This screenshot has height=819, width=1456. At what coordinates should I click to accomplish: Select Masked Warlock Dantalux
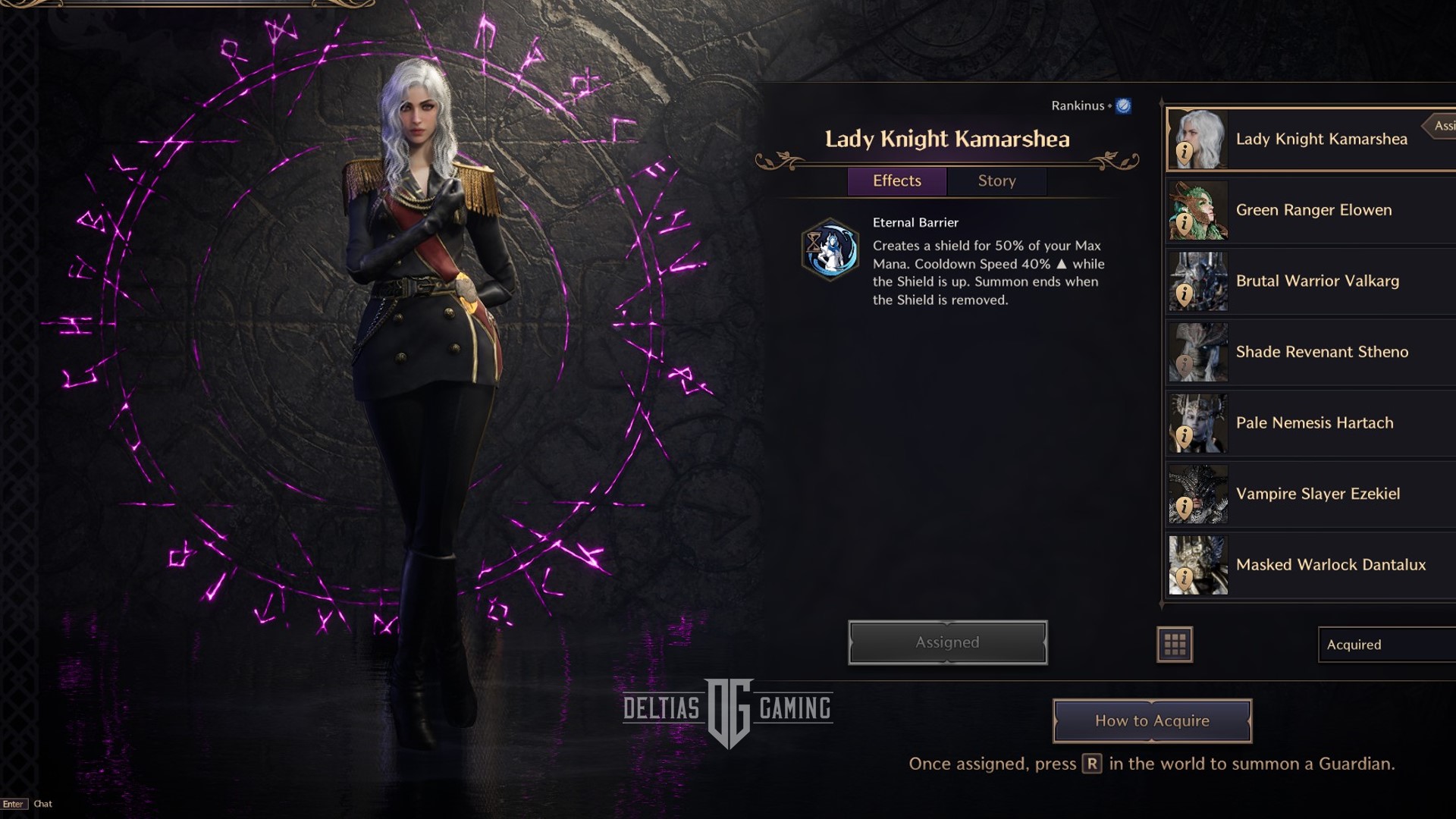pos(1330,565)
